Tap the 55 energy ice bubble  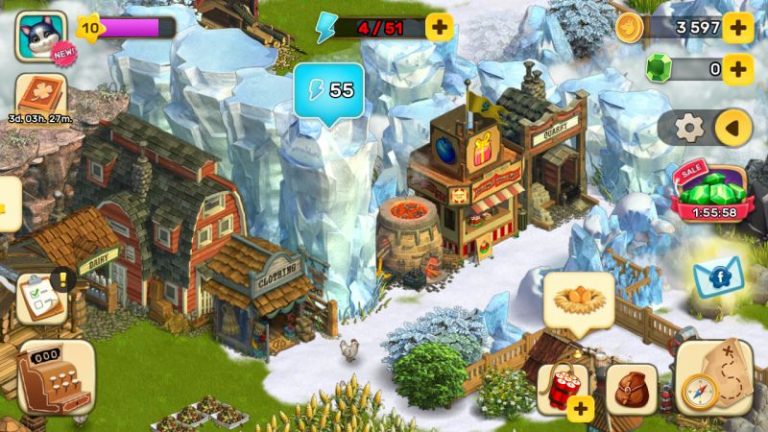[329, 91]
